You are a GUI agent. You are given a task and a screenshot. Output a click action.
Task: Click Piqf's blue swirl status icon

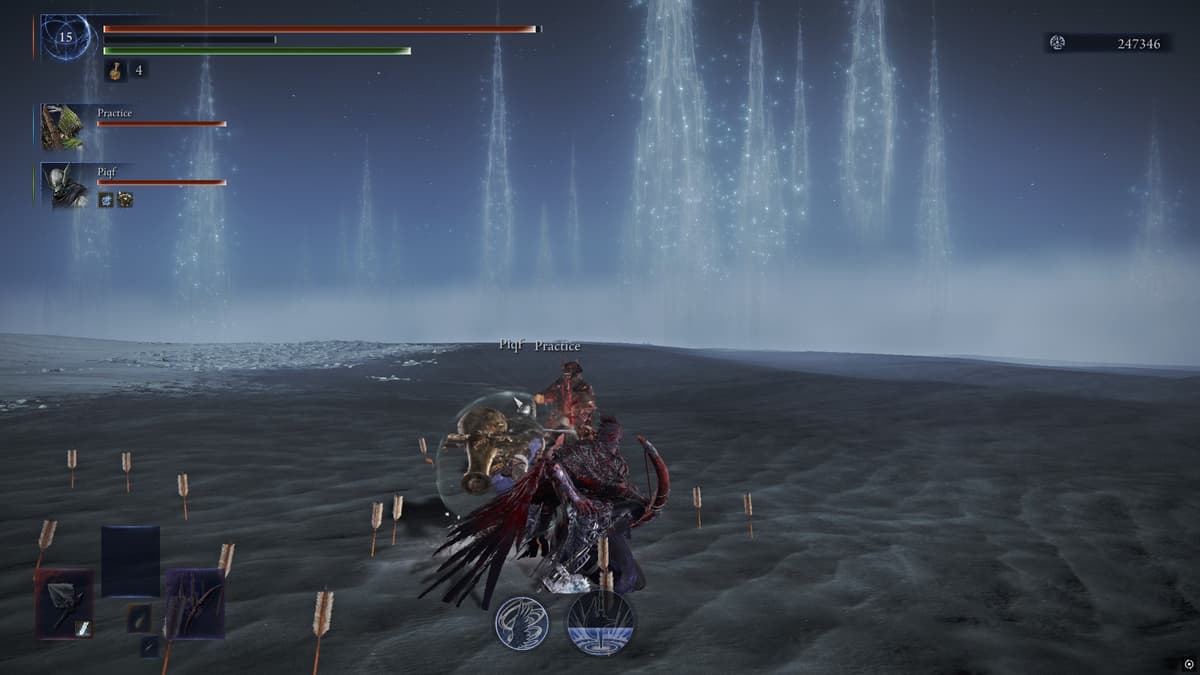[x=106, y=200]
